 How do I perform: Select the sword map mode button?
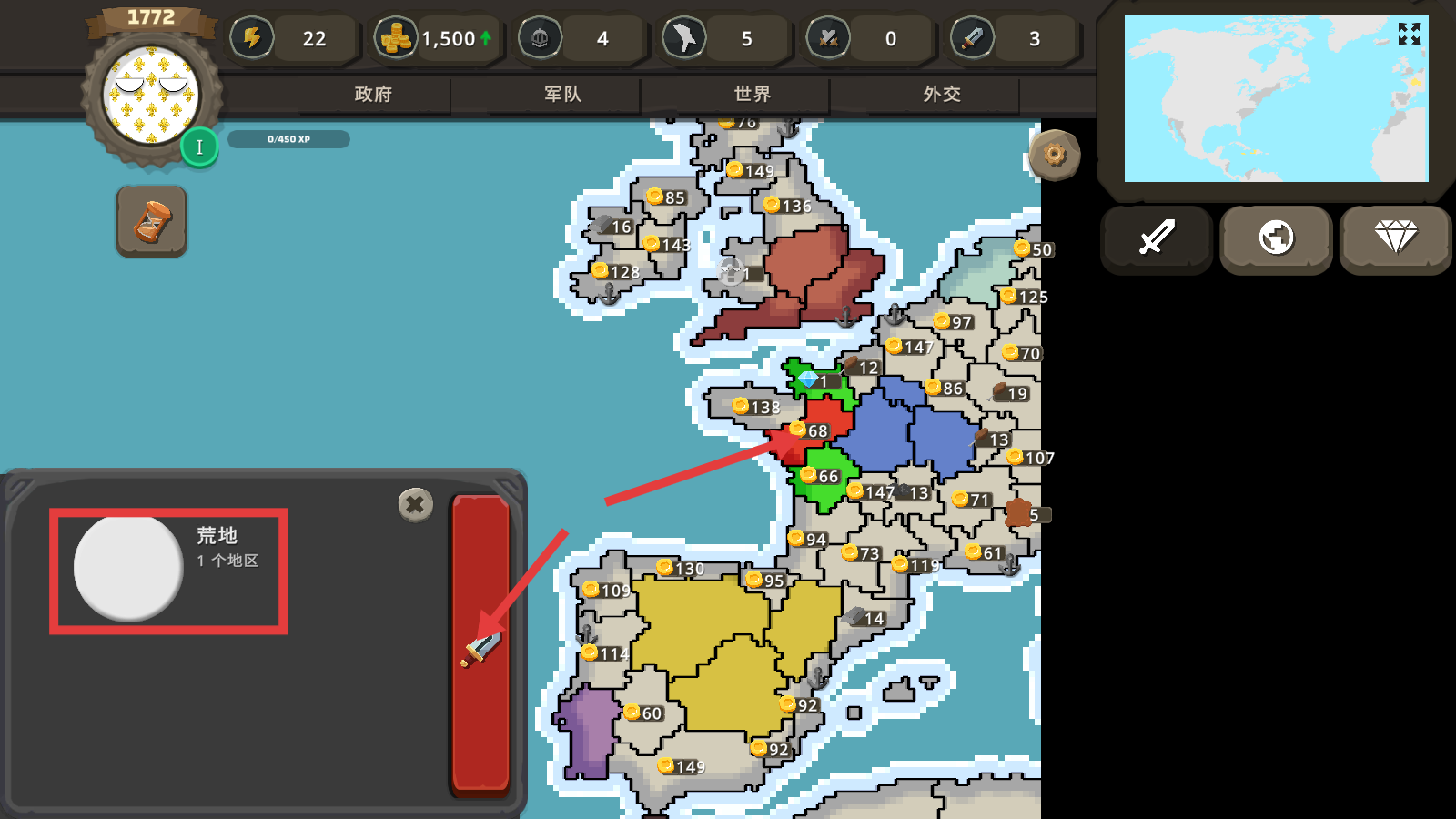[x=1157, y=238]
